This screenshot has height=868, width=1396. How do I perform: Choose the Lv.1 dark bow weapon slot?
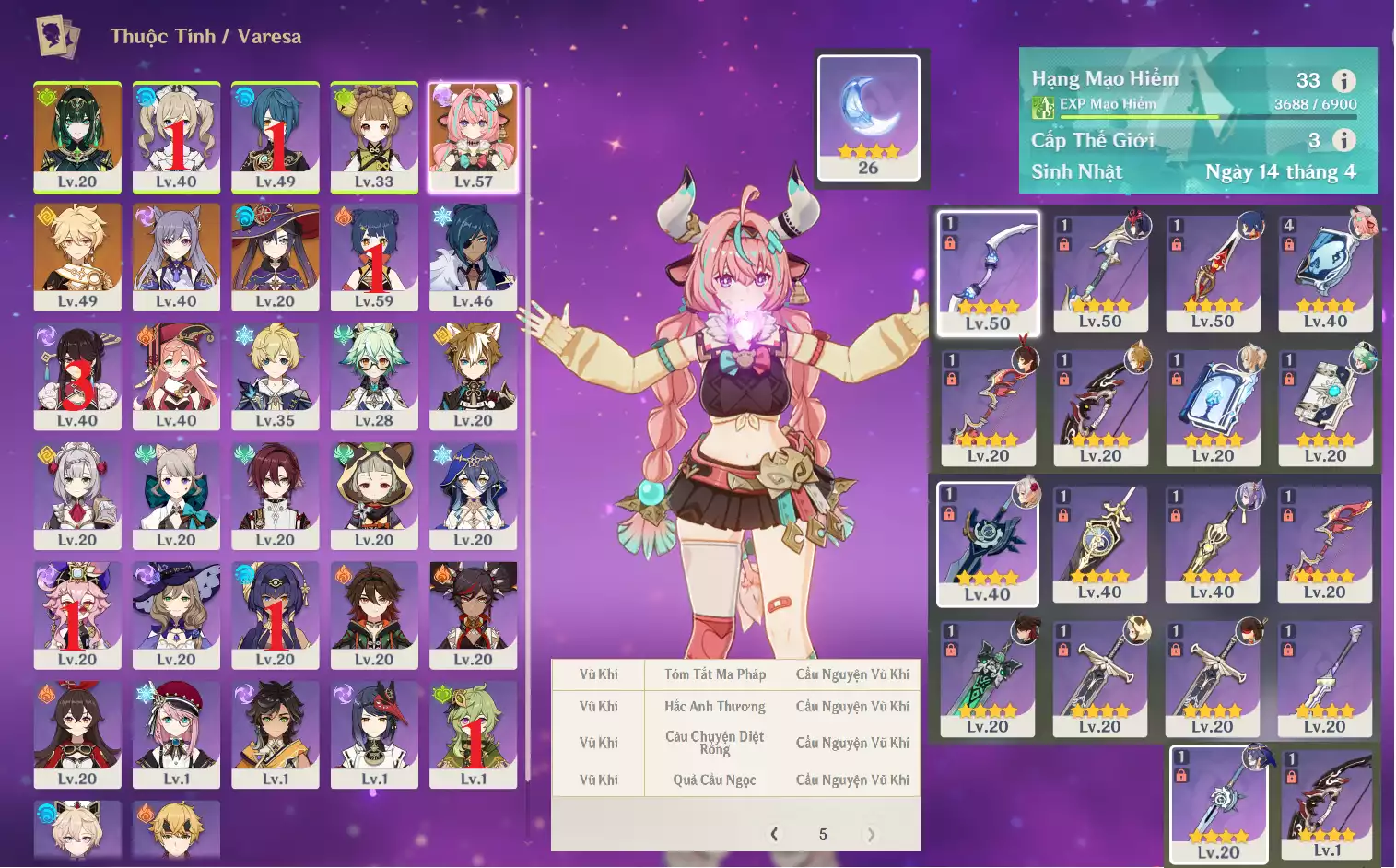[1327, 804]
